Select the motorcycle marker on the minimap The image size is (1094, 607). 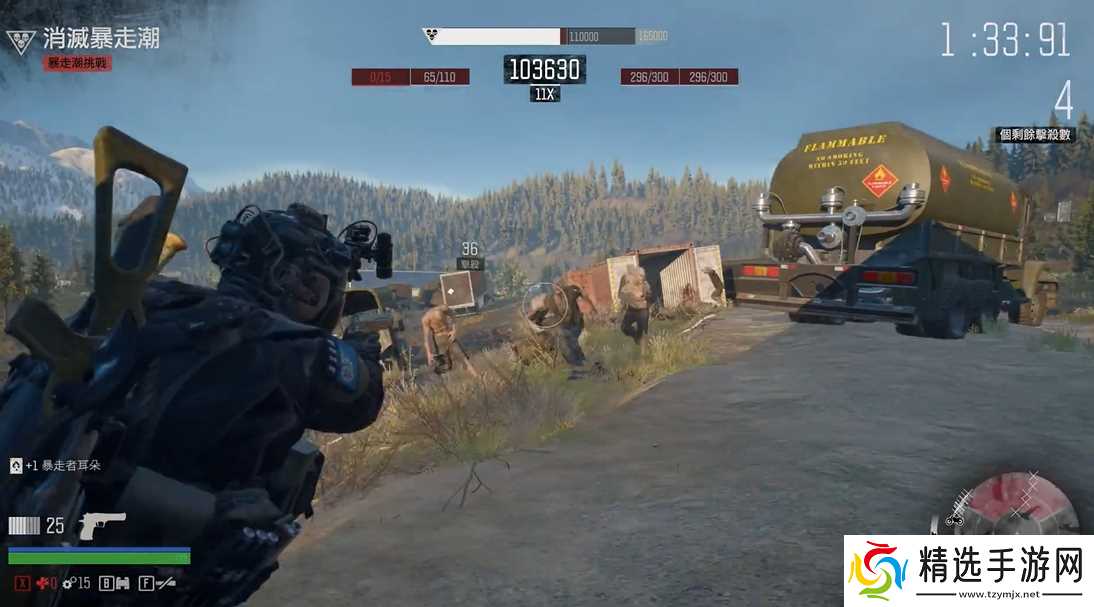[x=953, y=520]
